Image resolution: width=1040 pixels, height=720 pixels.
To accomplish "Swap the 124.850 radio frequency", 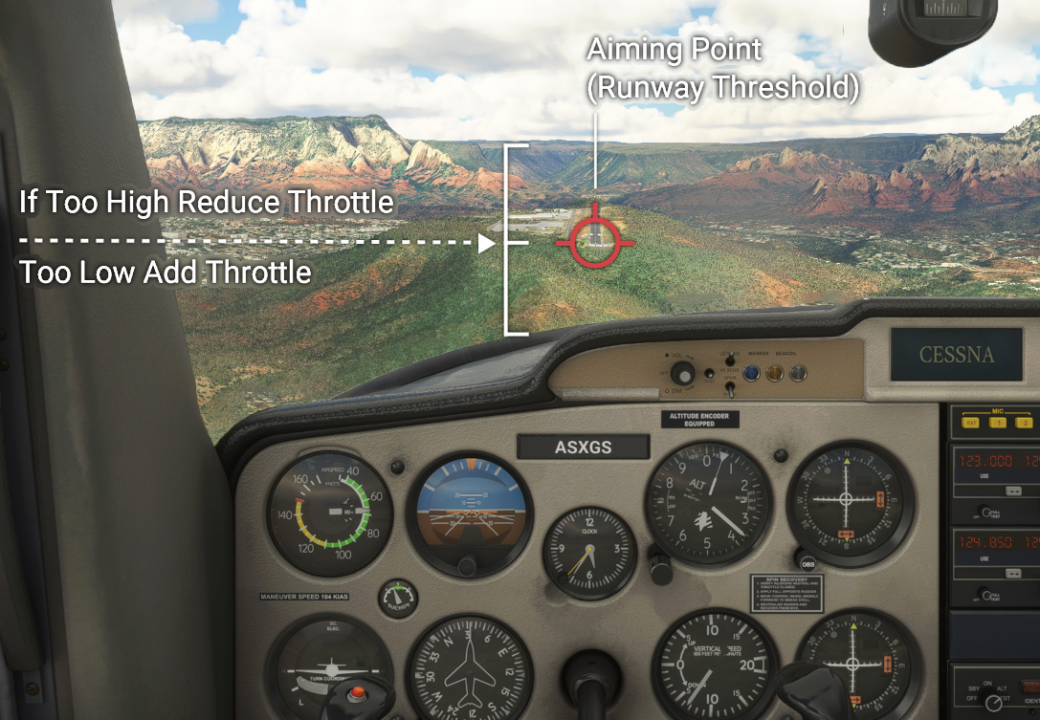I will pyautogui.click(x=1012, y=574).
